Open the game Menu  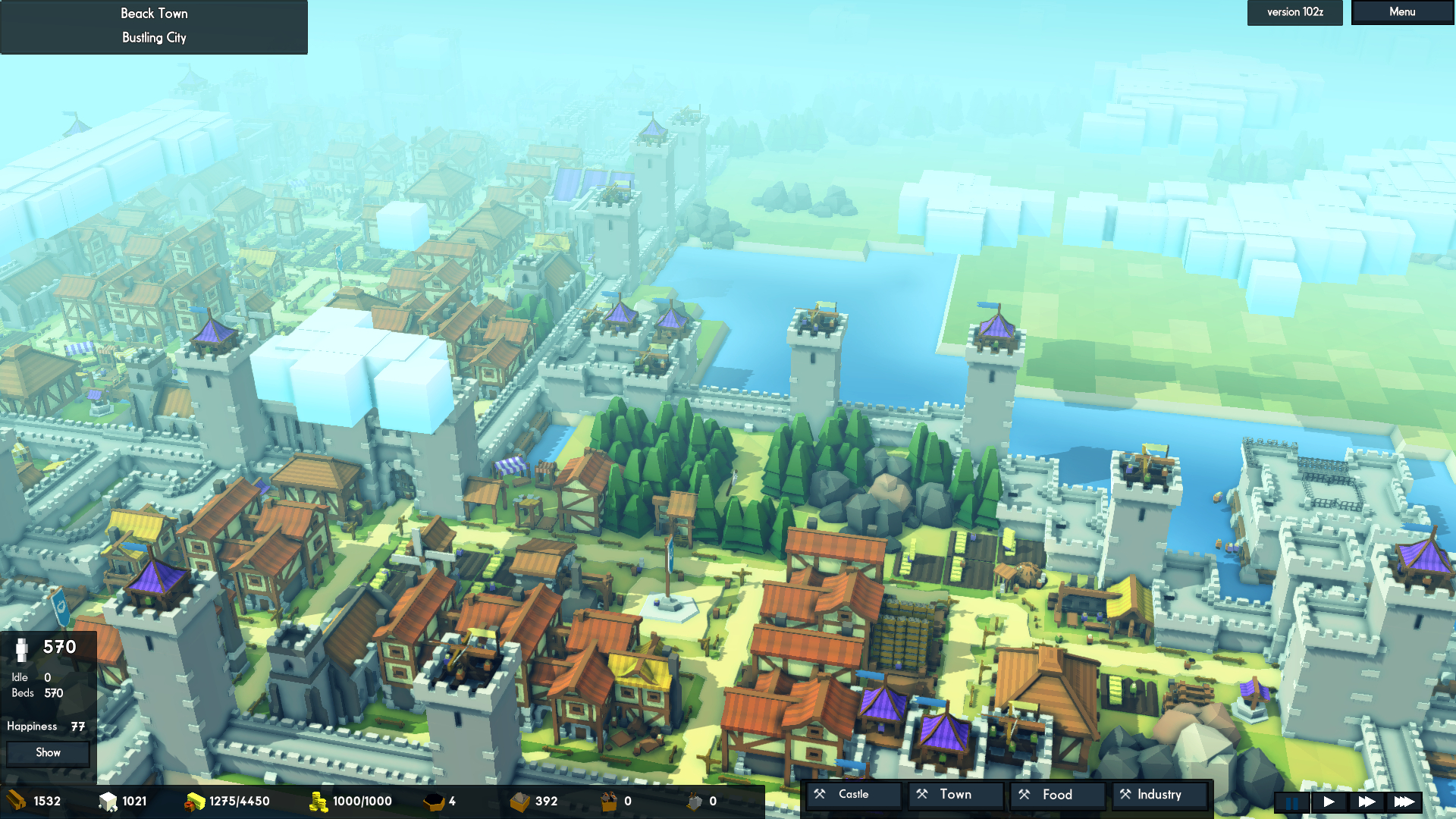point(1401,11)
